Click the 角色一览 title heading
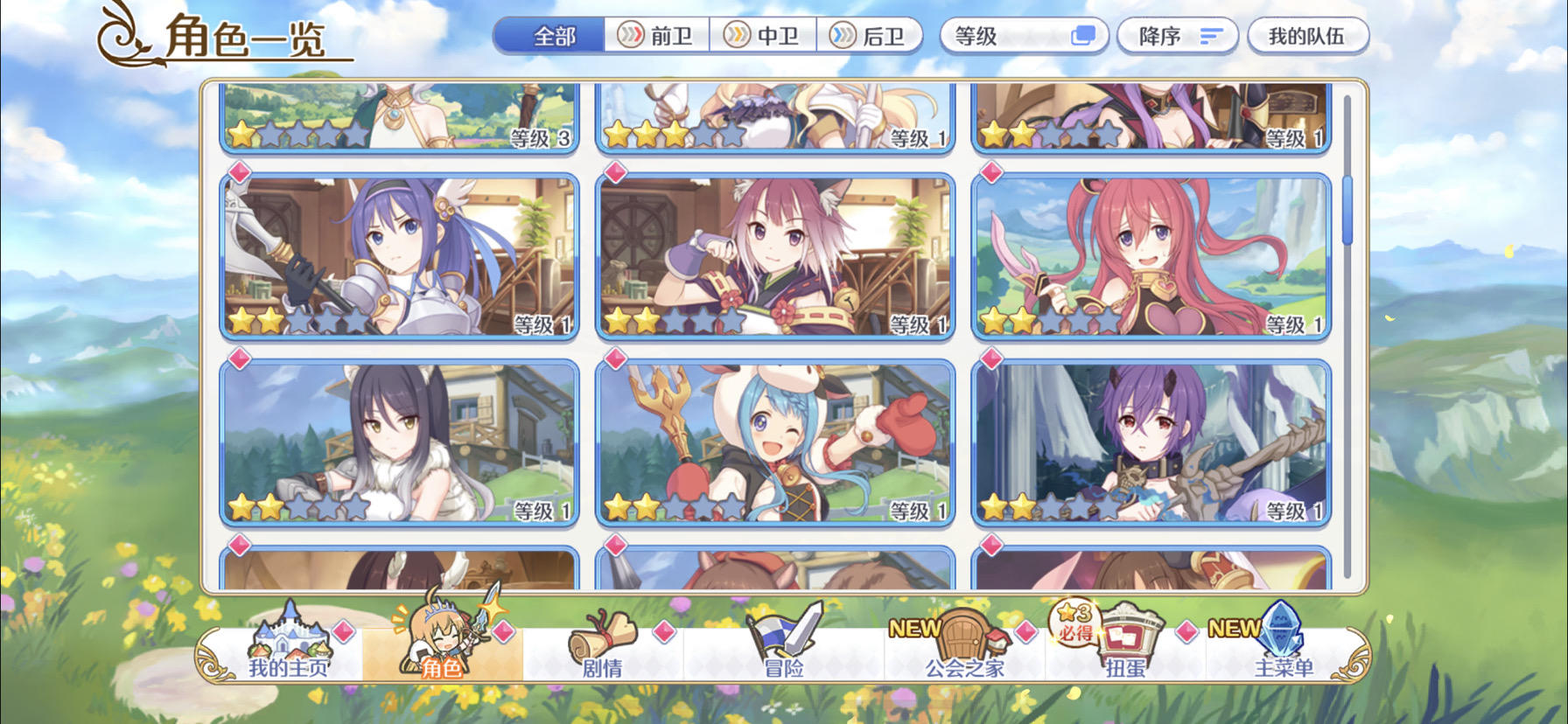Image resolution: width=1568 pixels, height=724 pixels. (x=245, y=37)
